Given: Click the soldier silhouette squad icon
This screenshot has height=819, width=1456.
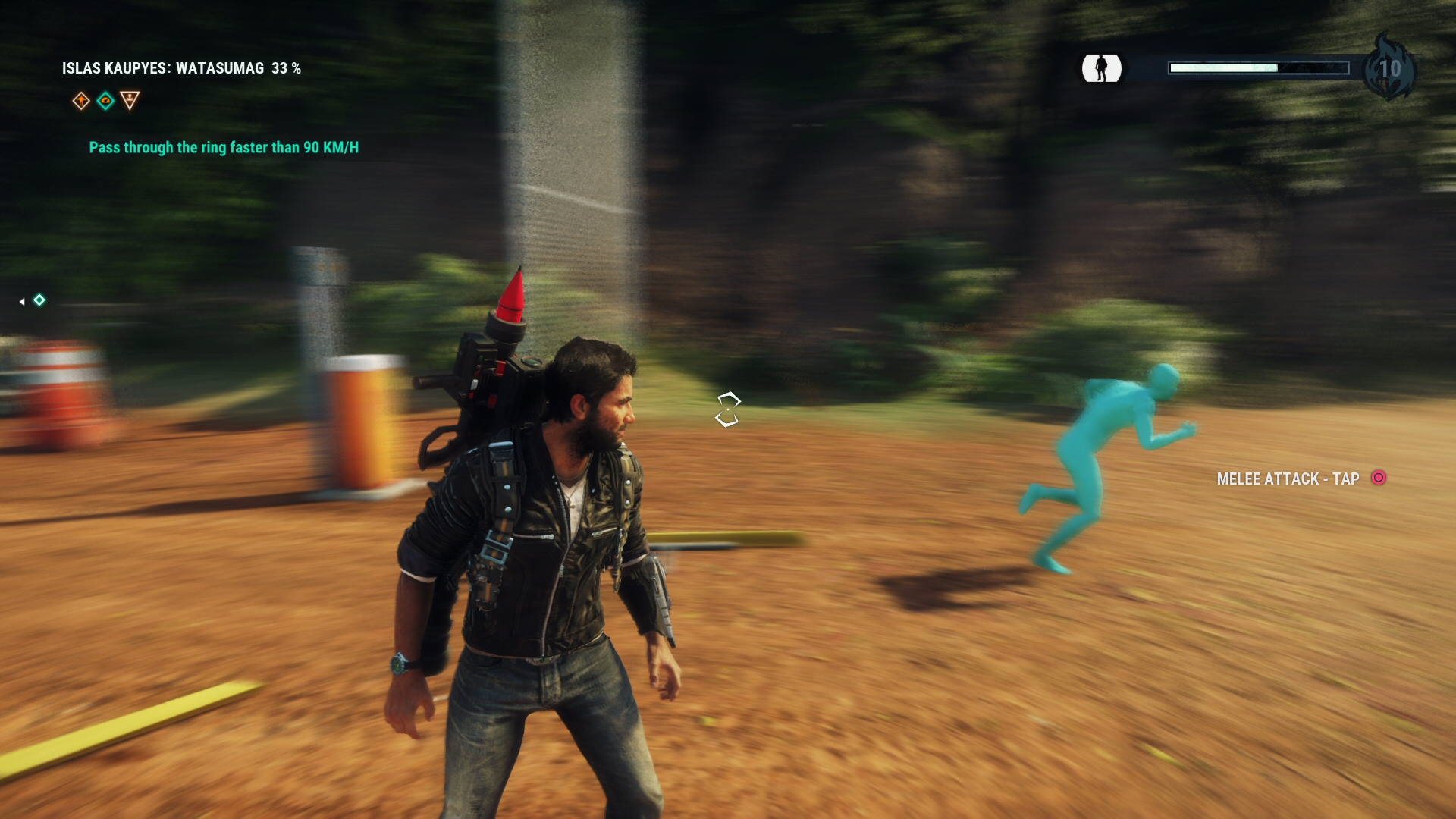Looking at the screenshot, I should [x=1101, y=68].
